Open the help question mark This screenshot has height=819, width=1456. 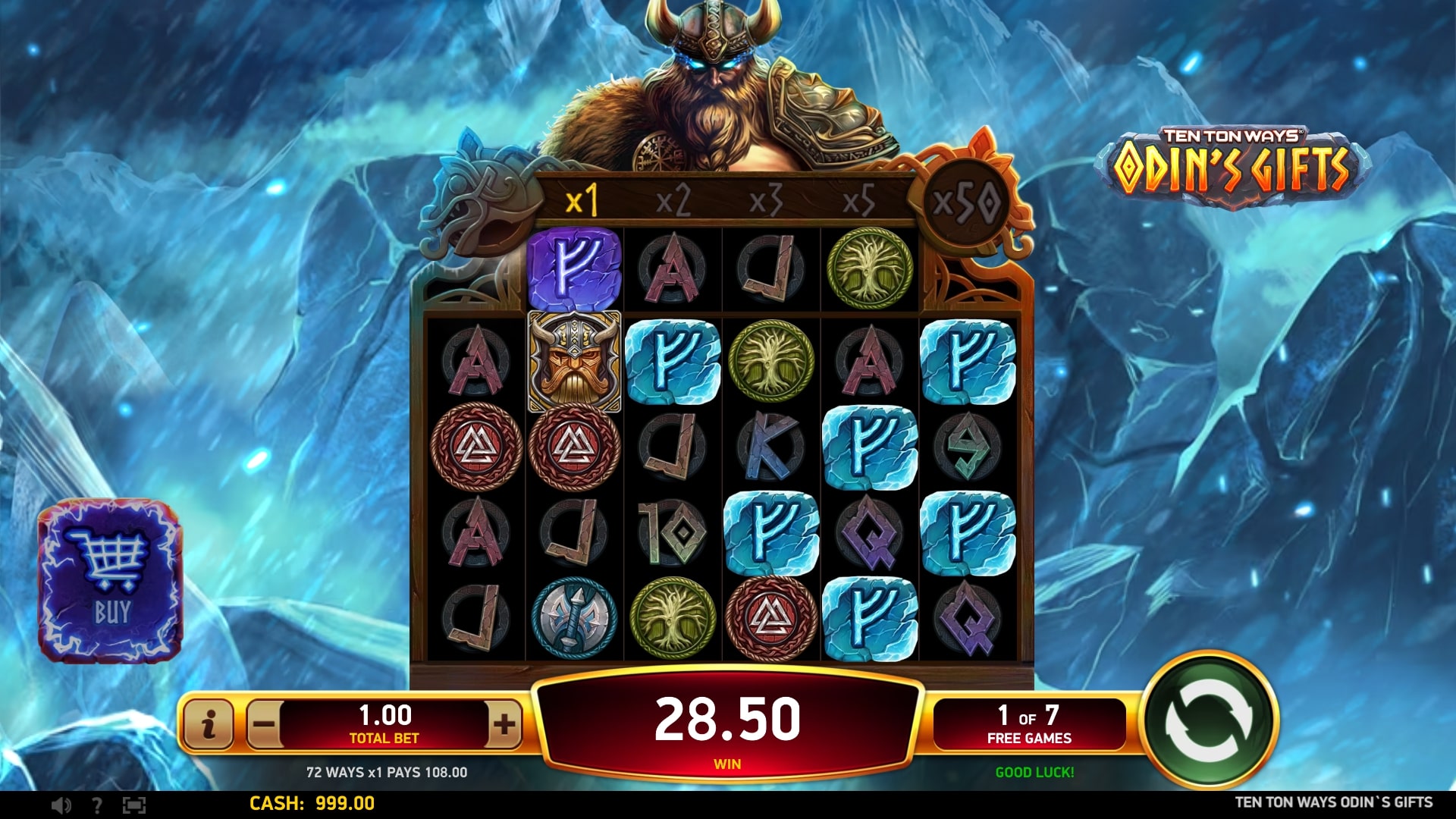[x=96, y=805]
